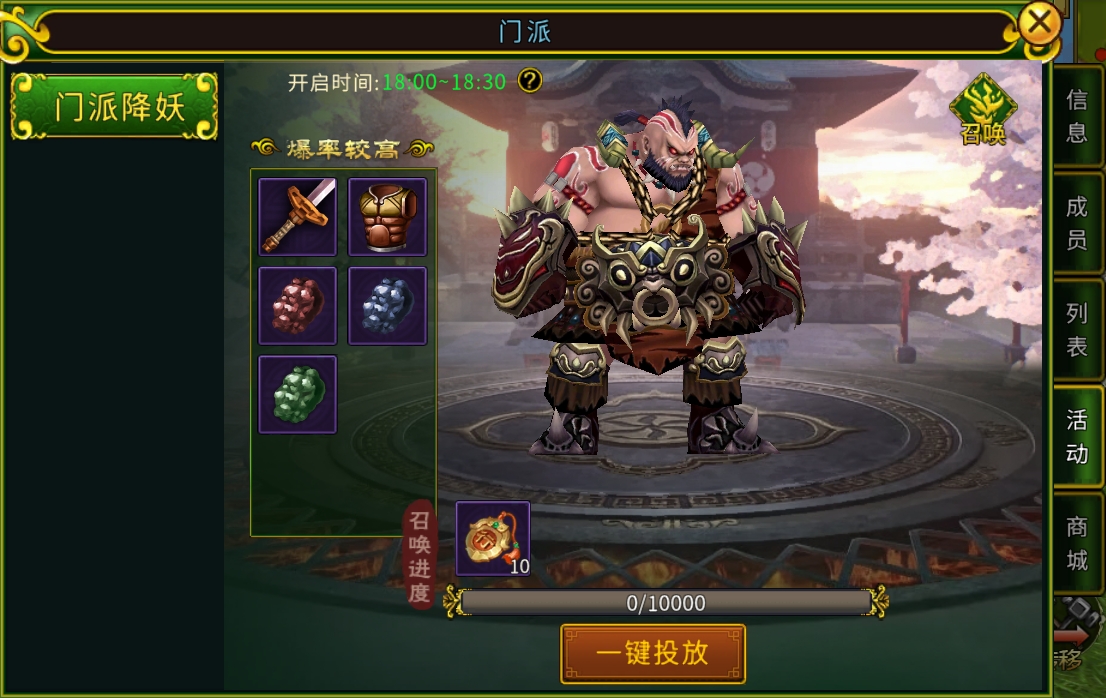Select the blue gem stone slot
Image resolution: width=1106 pixels, height=698 pixels.
(x=388, y=305)
